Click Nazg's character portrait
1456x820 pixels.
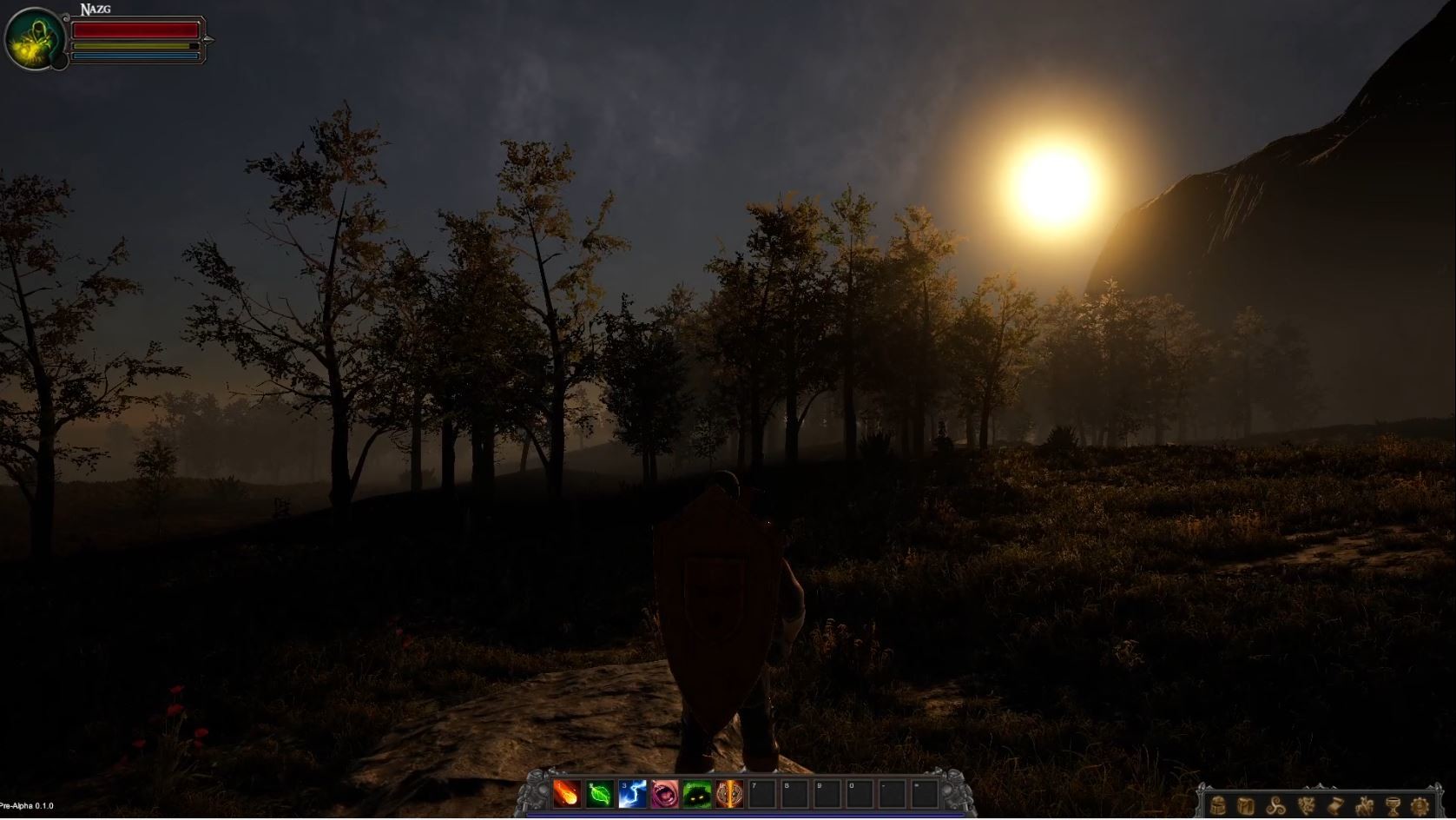point(34,36)
